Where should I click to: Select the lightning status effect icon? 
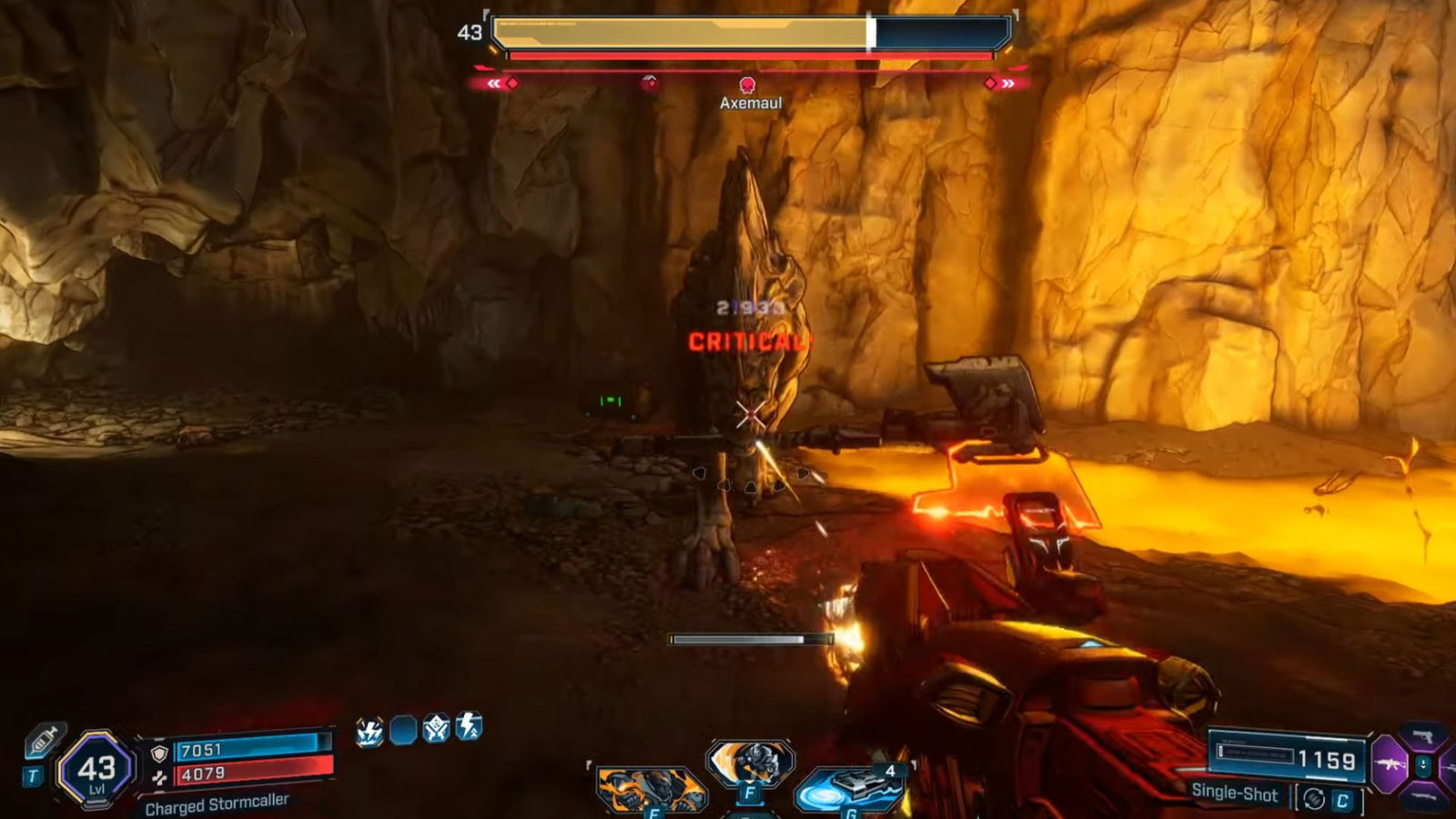(x=371, y=731)
